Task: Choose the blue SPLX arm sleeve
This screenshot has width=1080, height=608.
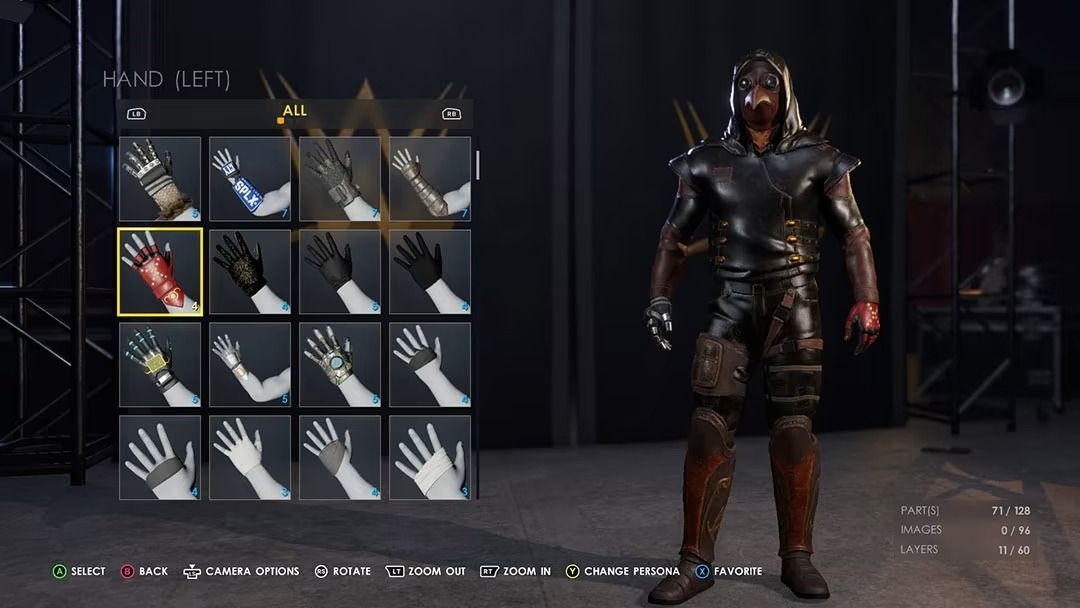Action: tap(250, 179)
